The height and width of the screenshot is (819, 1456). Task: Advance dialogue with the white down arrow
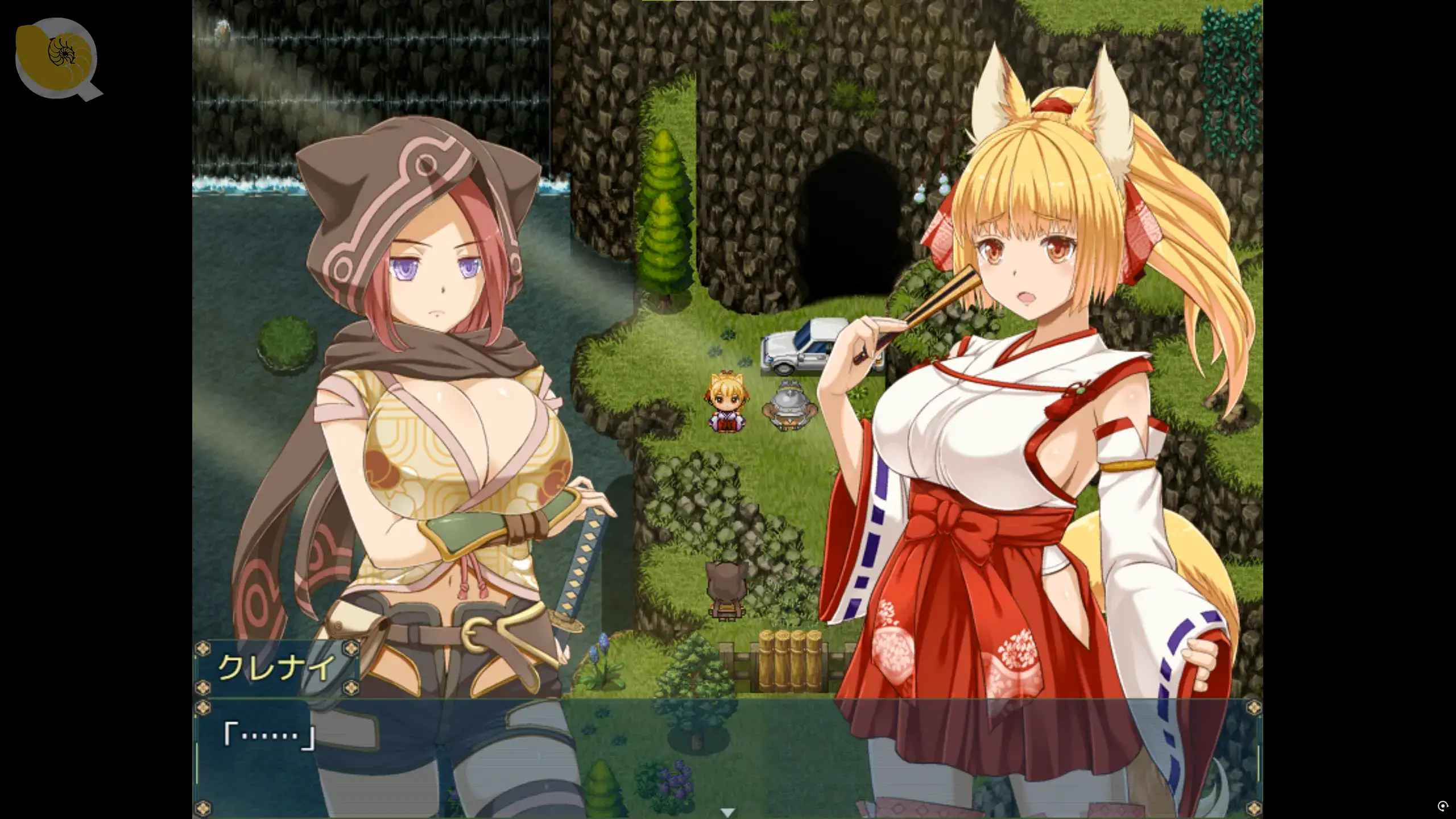click(x=727, y=812)
